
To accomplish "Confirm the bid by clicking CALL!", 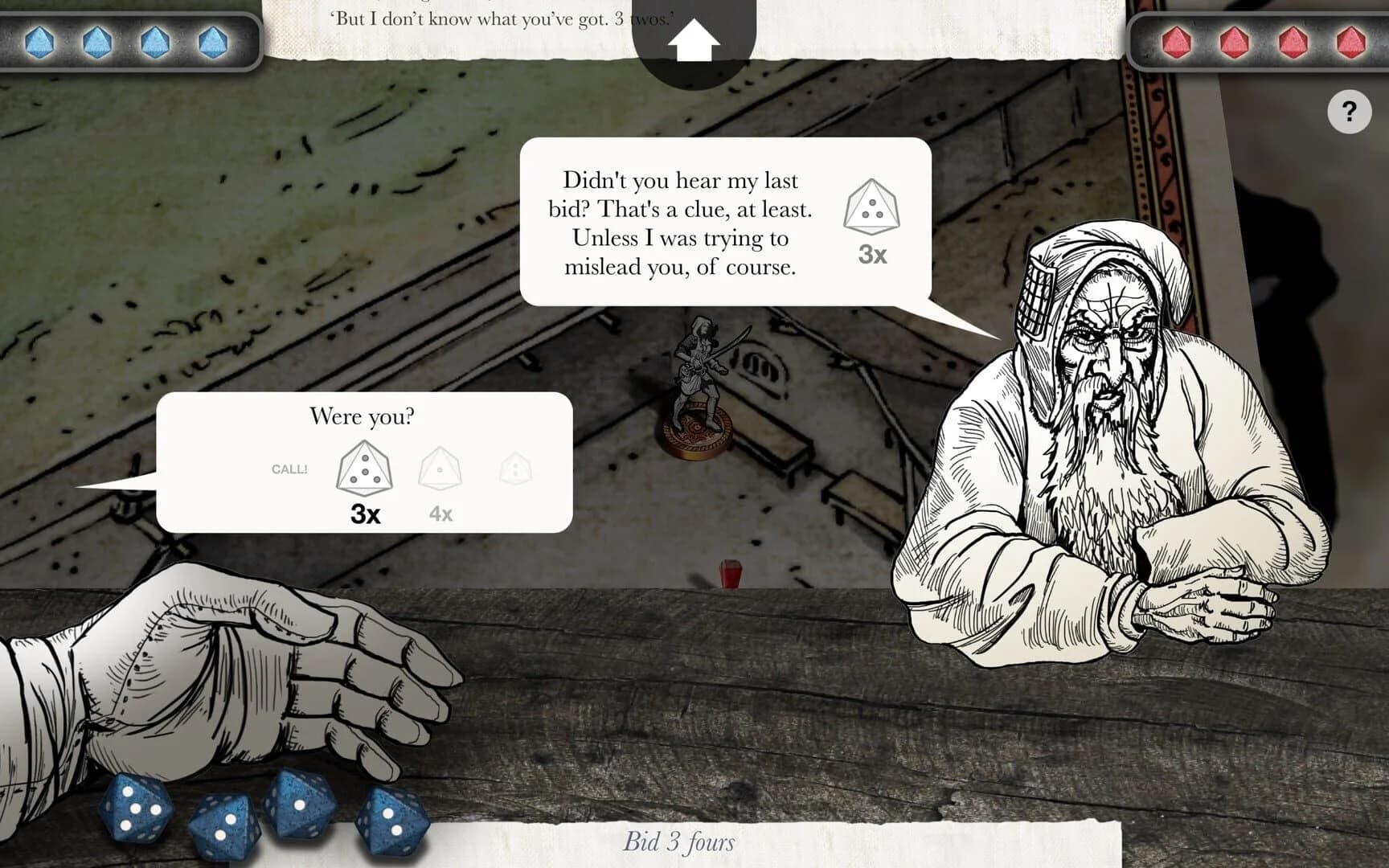I will (289, 468).
